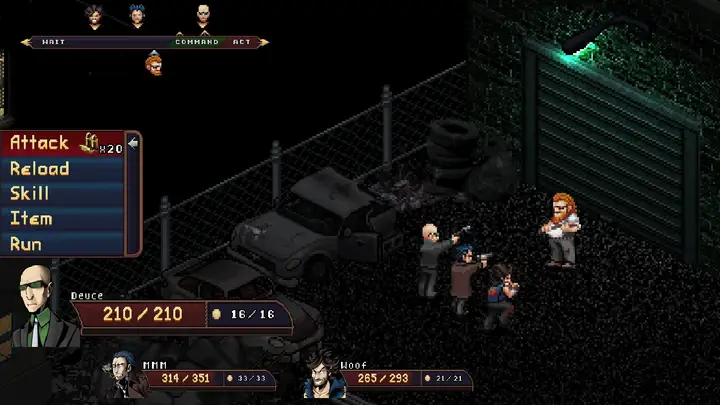The image size is (720, 405).
Task: Choose the Reload command
Action: [40, 168]
